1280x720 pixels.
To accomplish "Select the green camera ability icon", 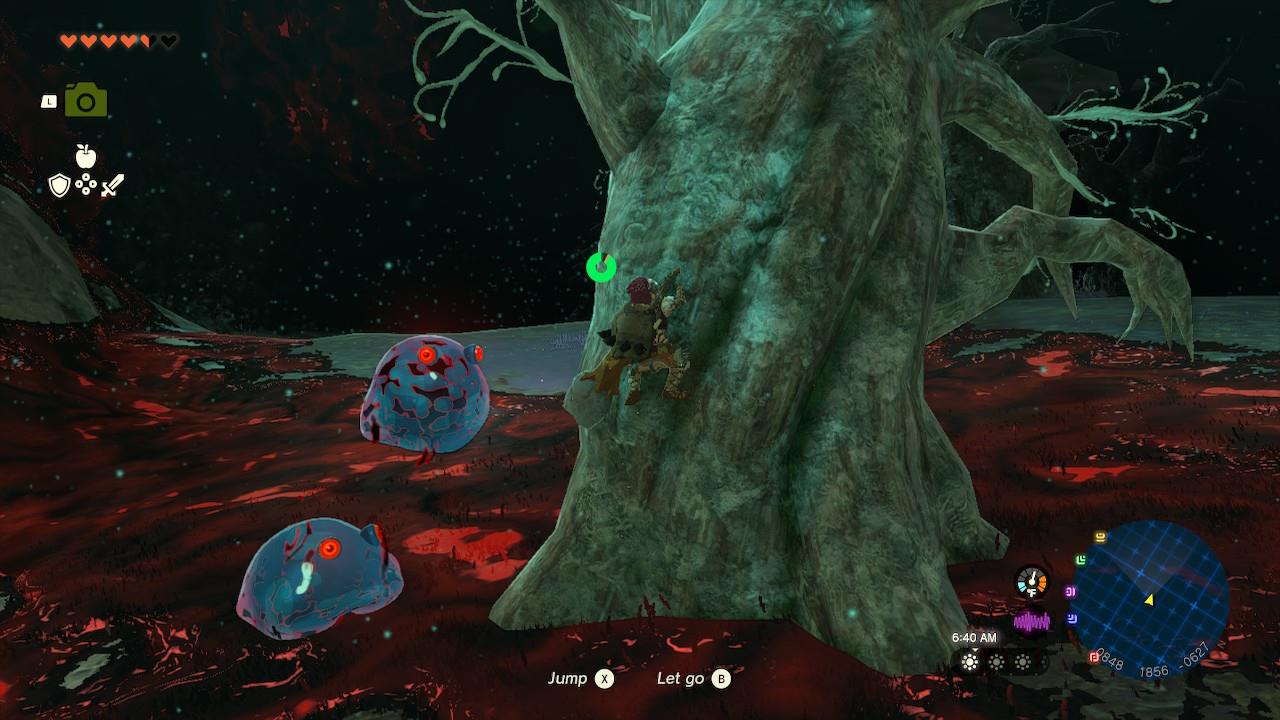I will click(86, 101).
